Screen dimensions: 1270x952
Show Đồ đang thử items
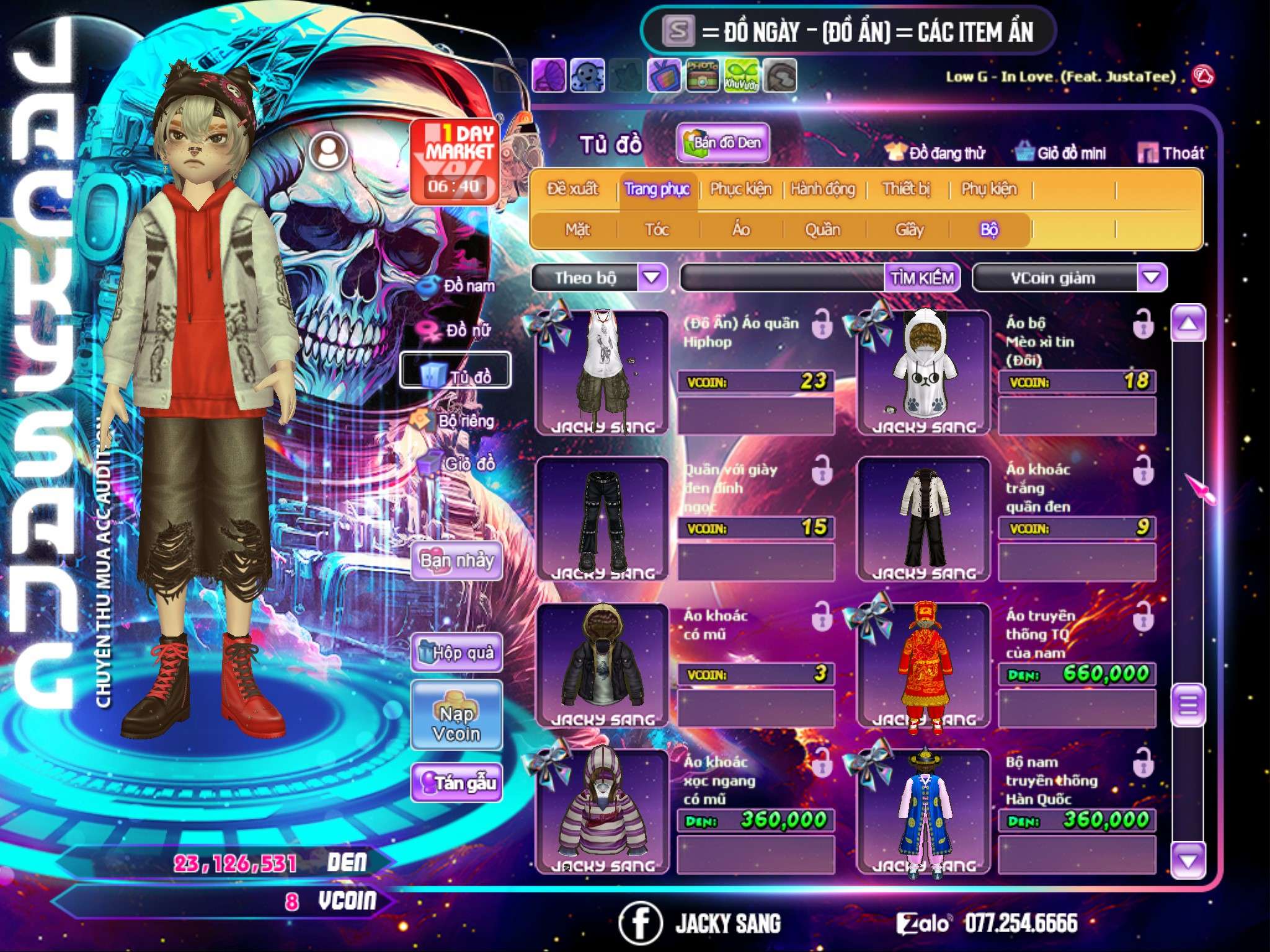pyautogui.click(x=935, y=152)
